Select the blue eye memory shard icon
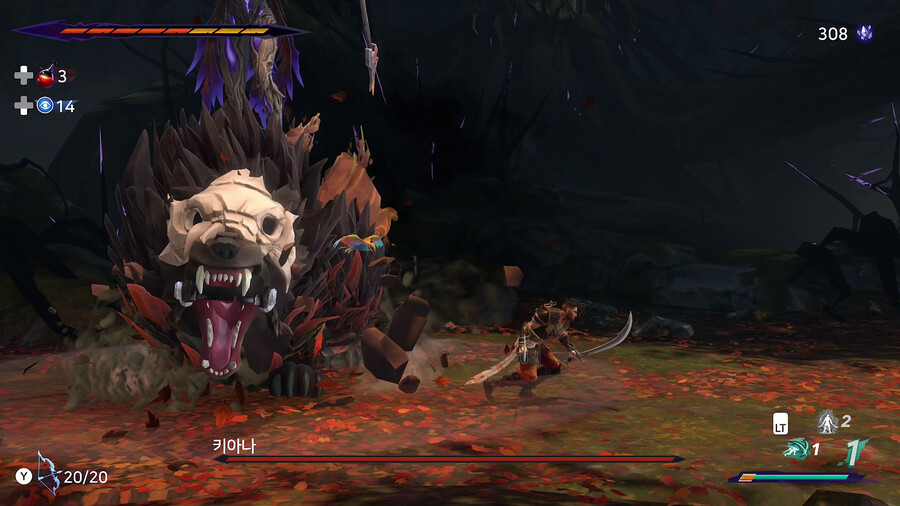The height and width of the screenshot is (506, 900). pyautogui.click(x=45, y=105)
